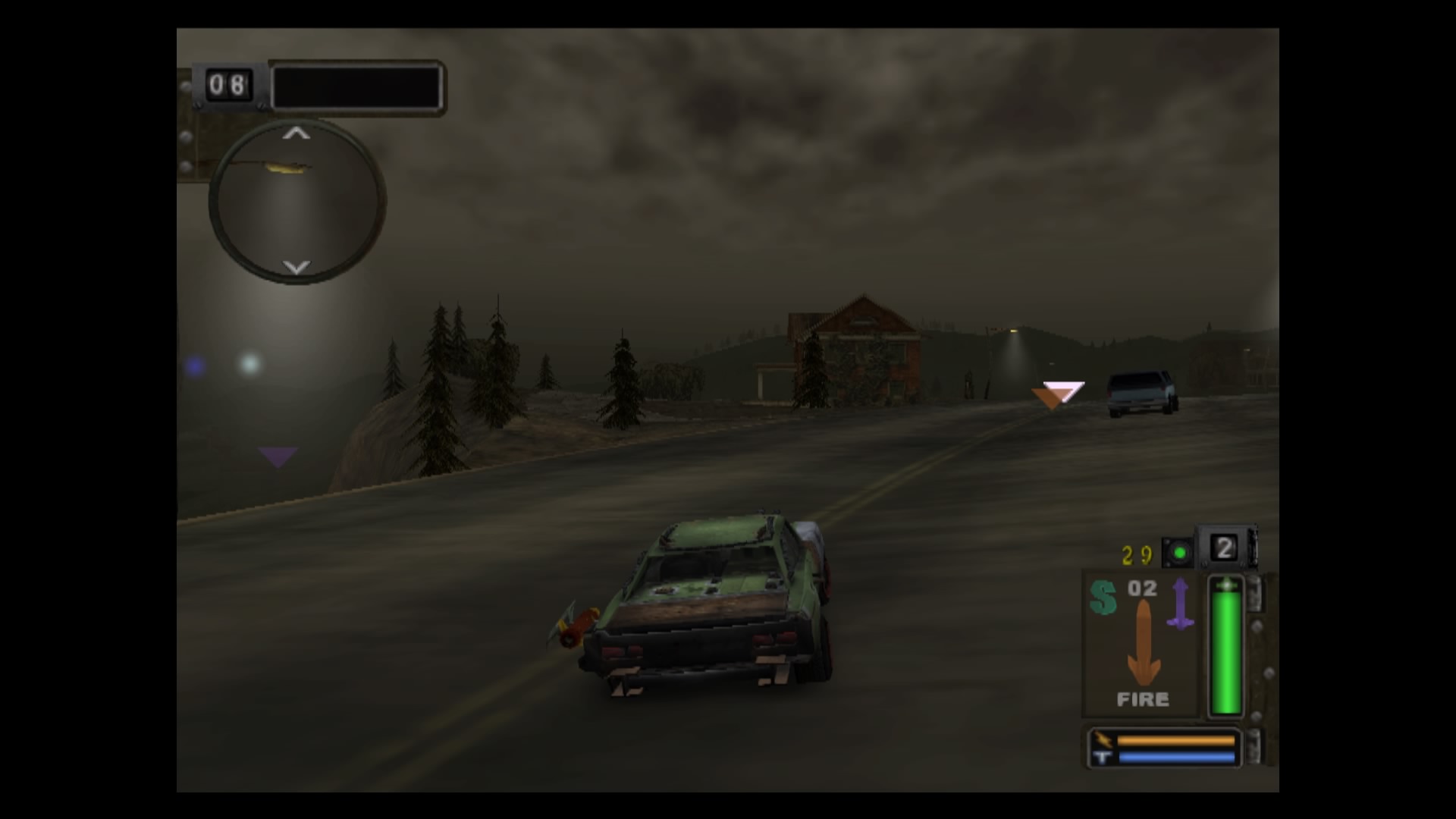Image resolution: width=1456 pixels, height=819 pixels.
Task: Click the enemy counter reading 08
Action: [229, 86]
